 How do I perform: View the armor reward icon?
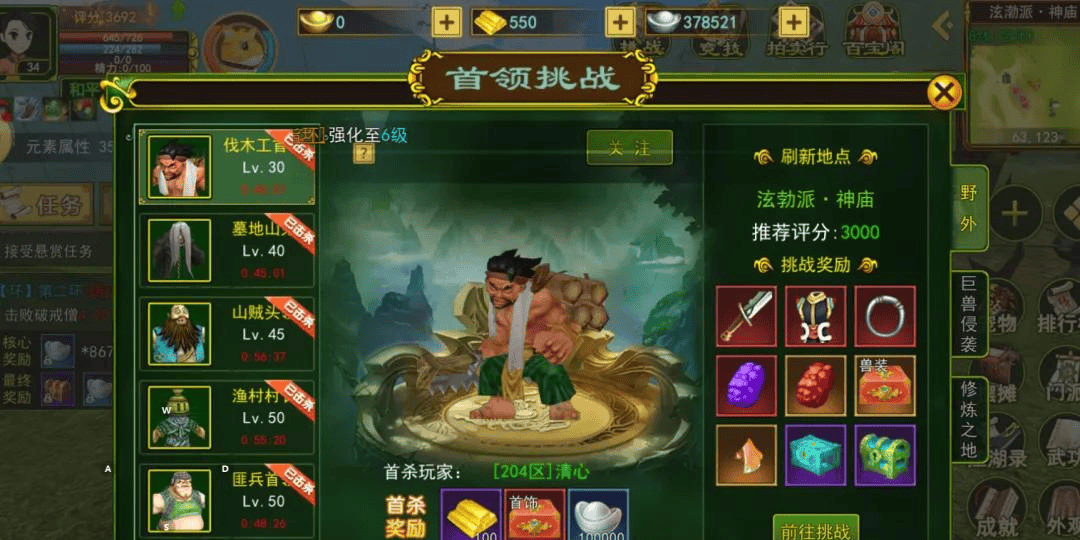[x=815, y=316]
